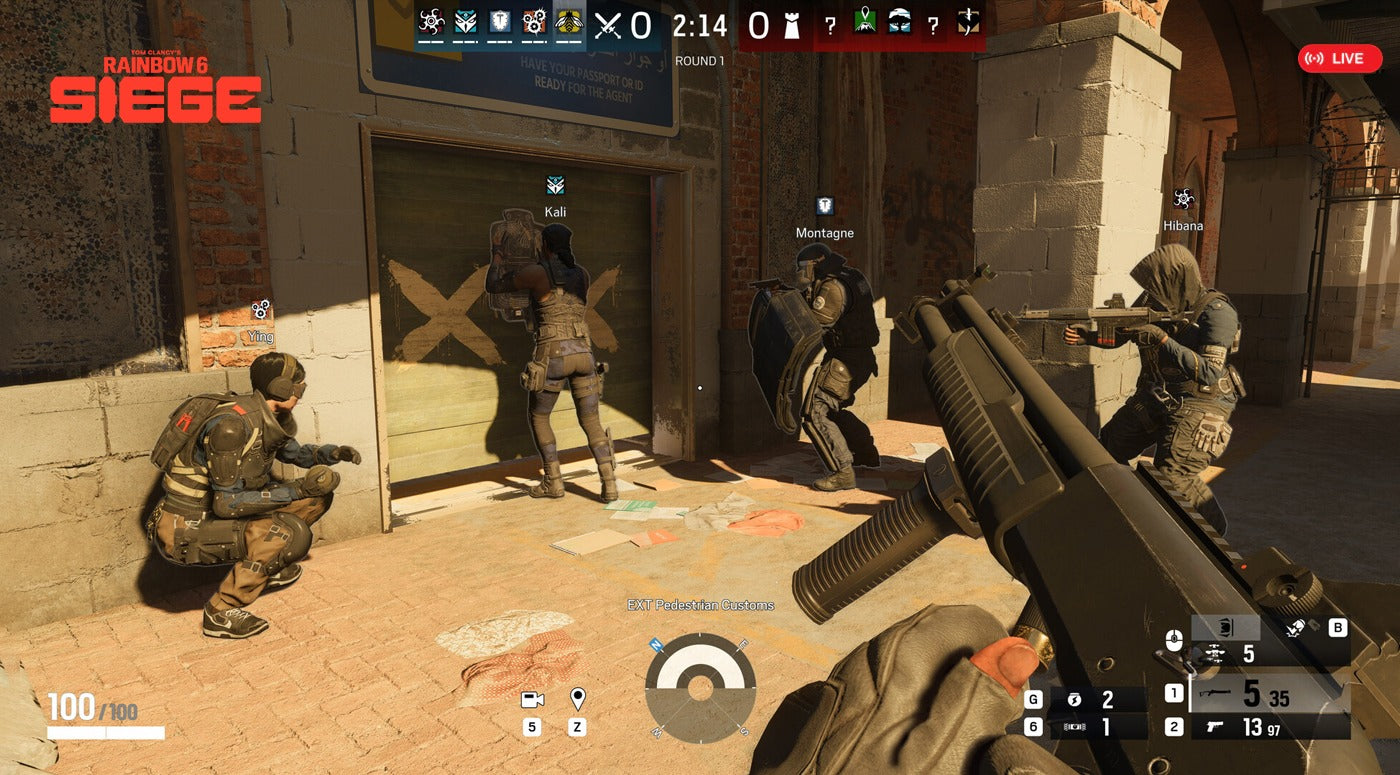
Task: Select the enemy green mountain operator icon
Action: coord(864,23)
